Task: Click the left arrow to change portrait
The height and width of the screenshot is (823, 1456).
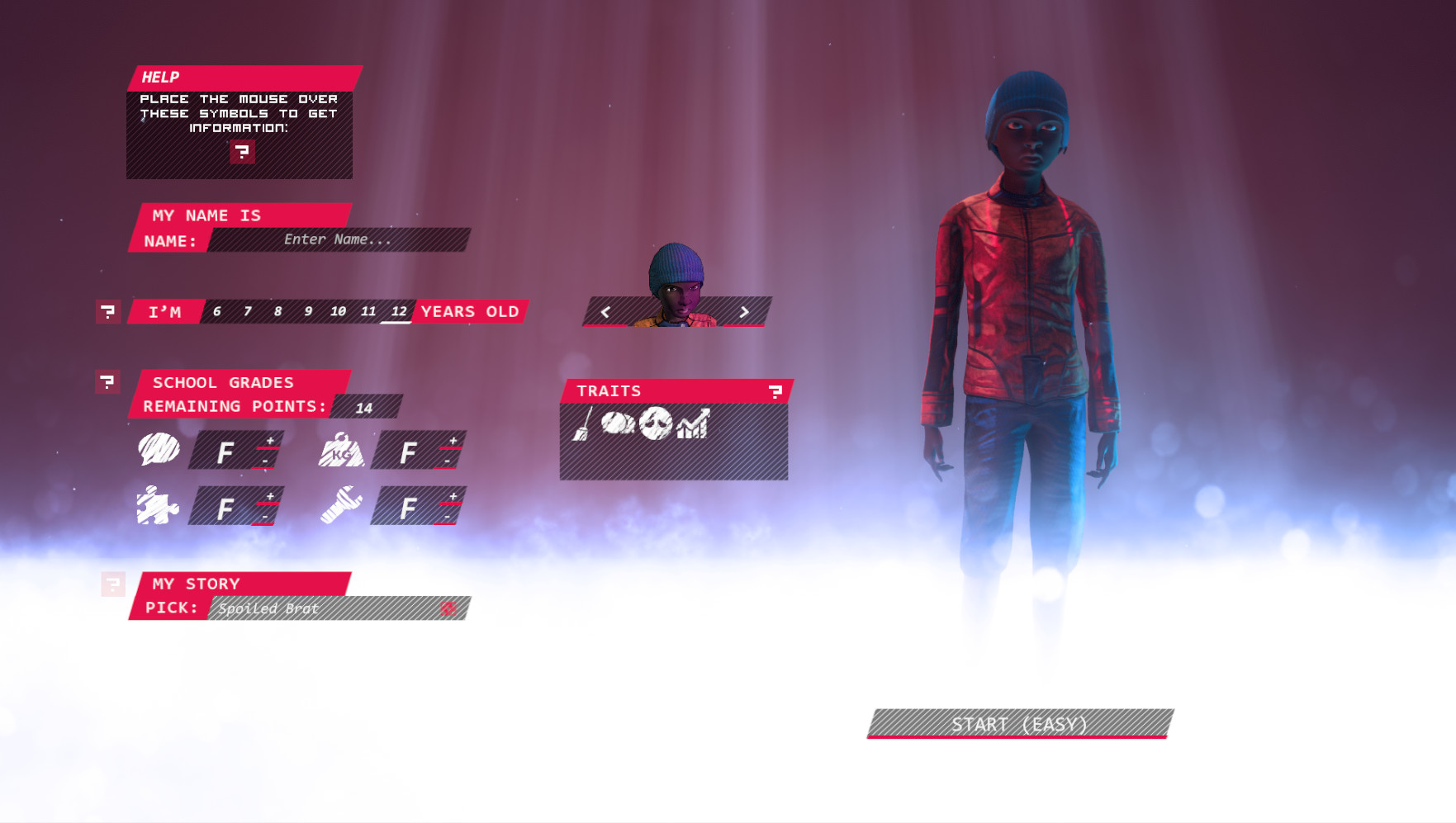Action: pos(606,312)
